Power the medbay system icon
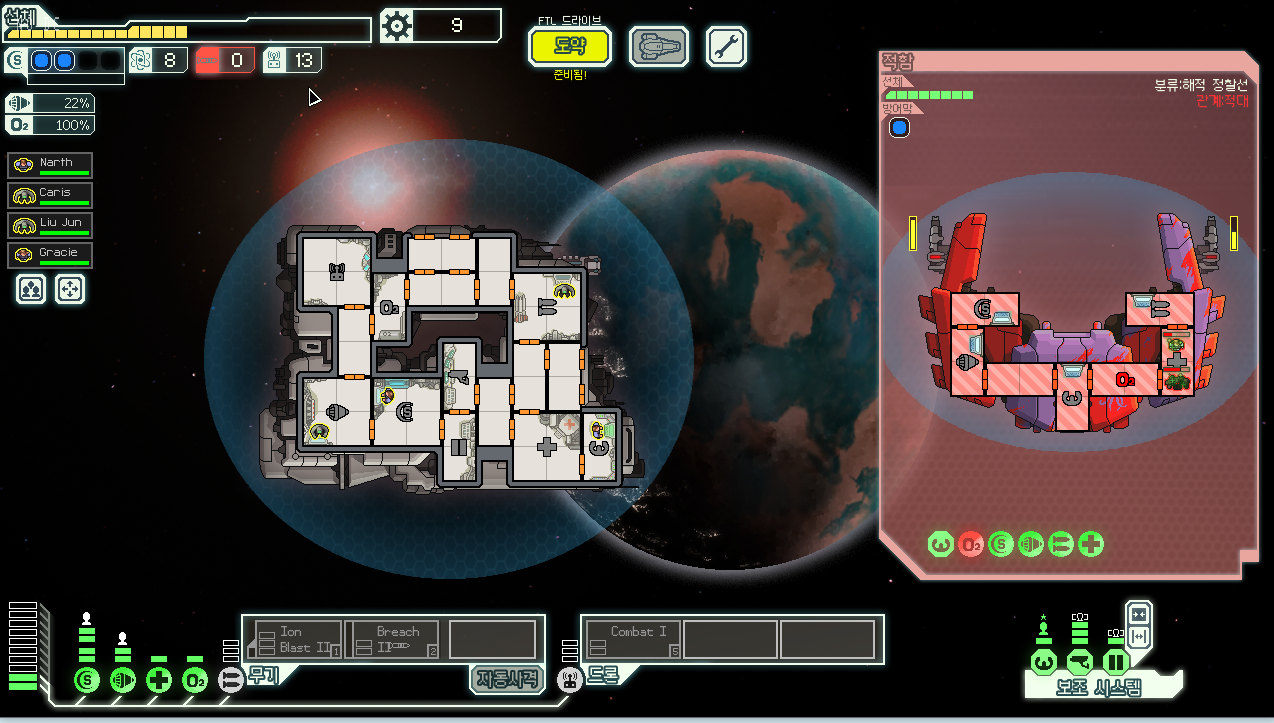The width and height of the screenshot is (1274, 723). click(x=159, y=681)
